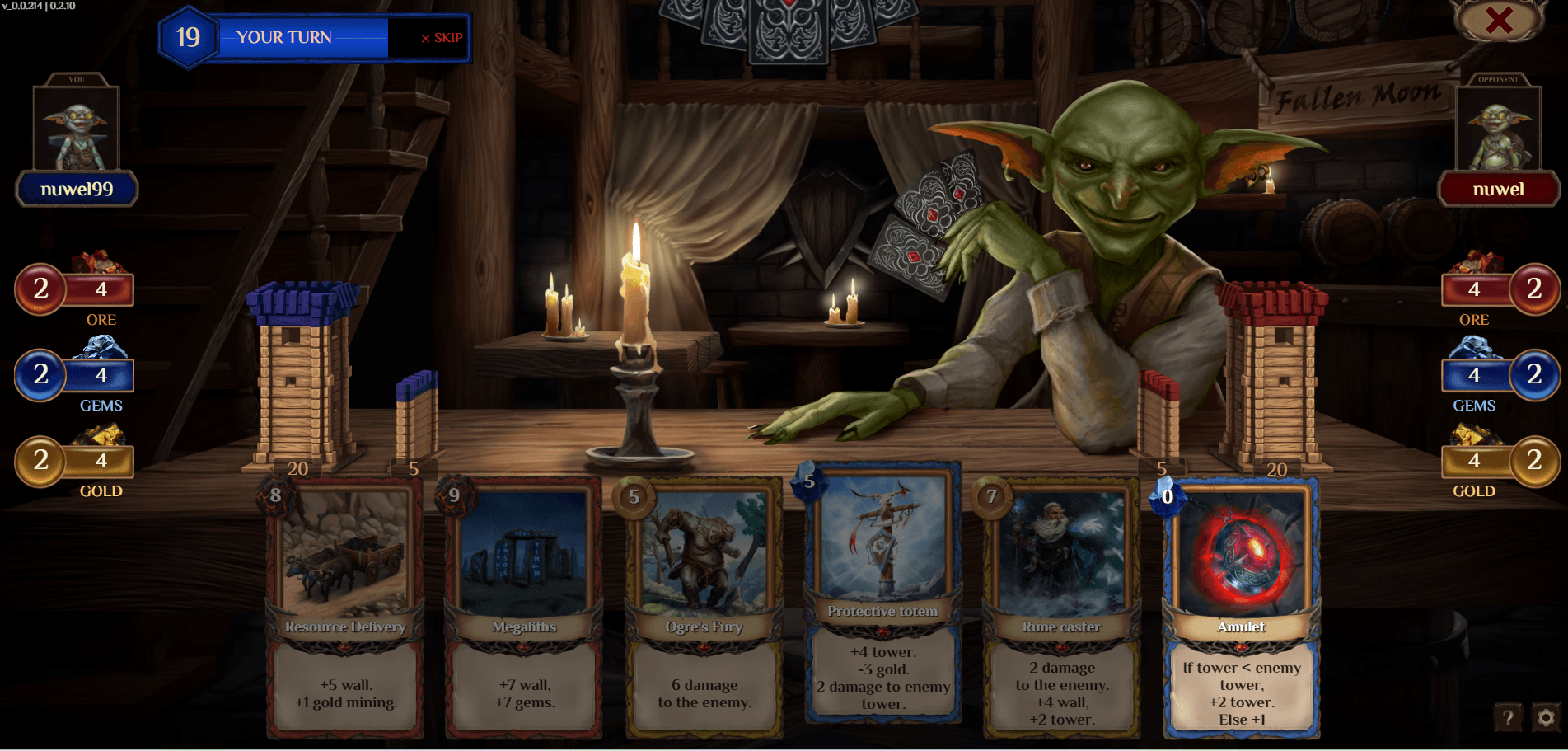Open the help question mark button
The image size is (1568, 751).
pos(1508,717)
